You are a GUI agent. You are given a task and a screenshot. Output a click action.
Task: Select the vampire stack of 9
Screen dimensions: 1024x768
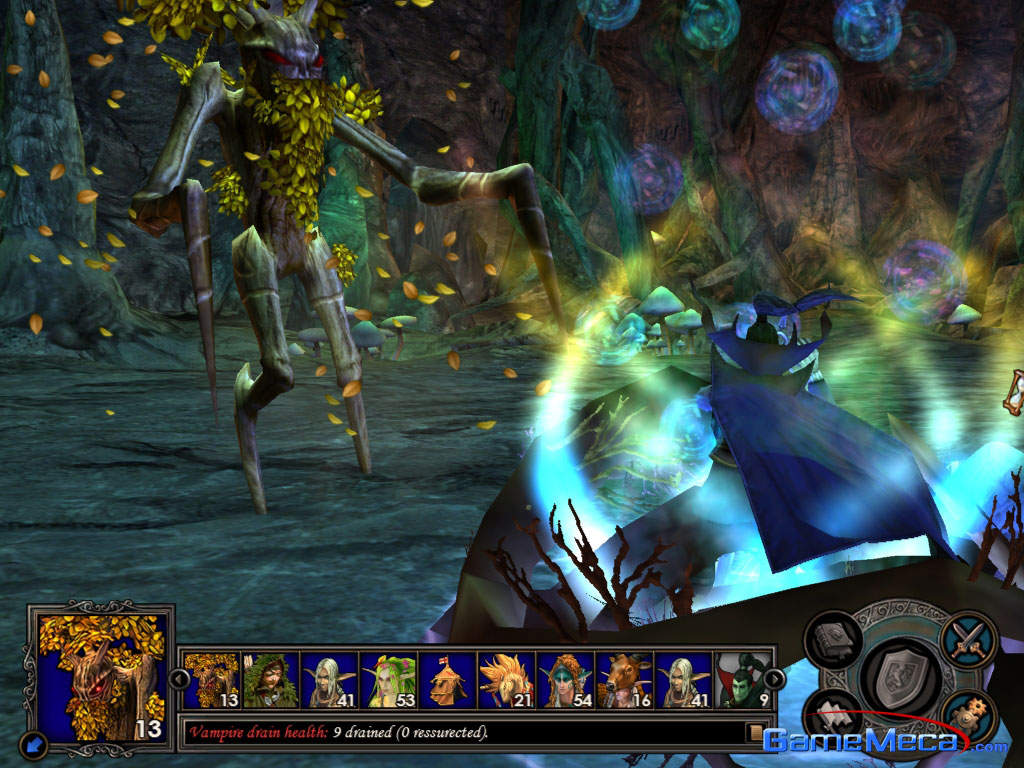(x=742, y=681)
